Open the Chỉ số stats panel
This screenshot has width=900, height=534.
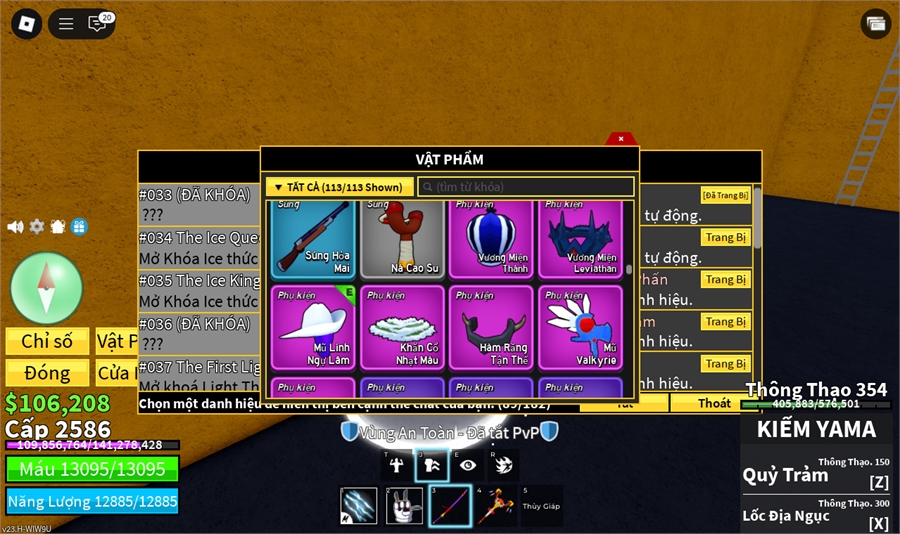(x=47, y=341)
